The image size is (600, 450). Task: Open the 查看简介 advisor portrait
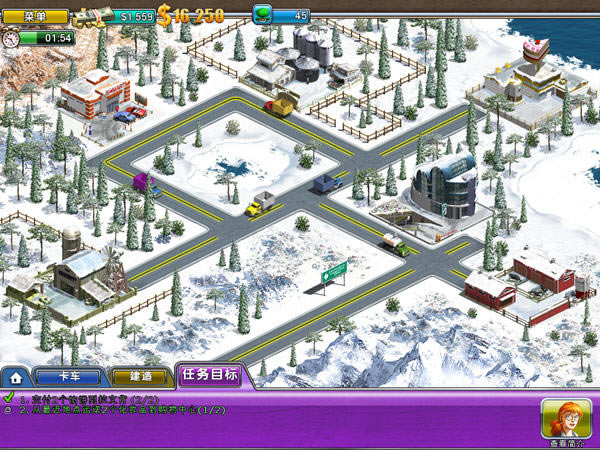(x=565, y=420)
